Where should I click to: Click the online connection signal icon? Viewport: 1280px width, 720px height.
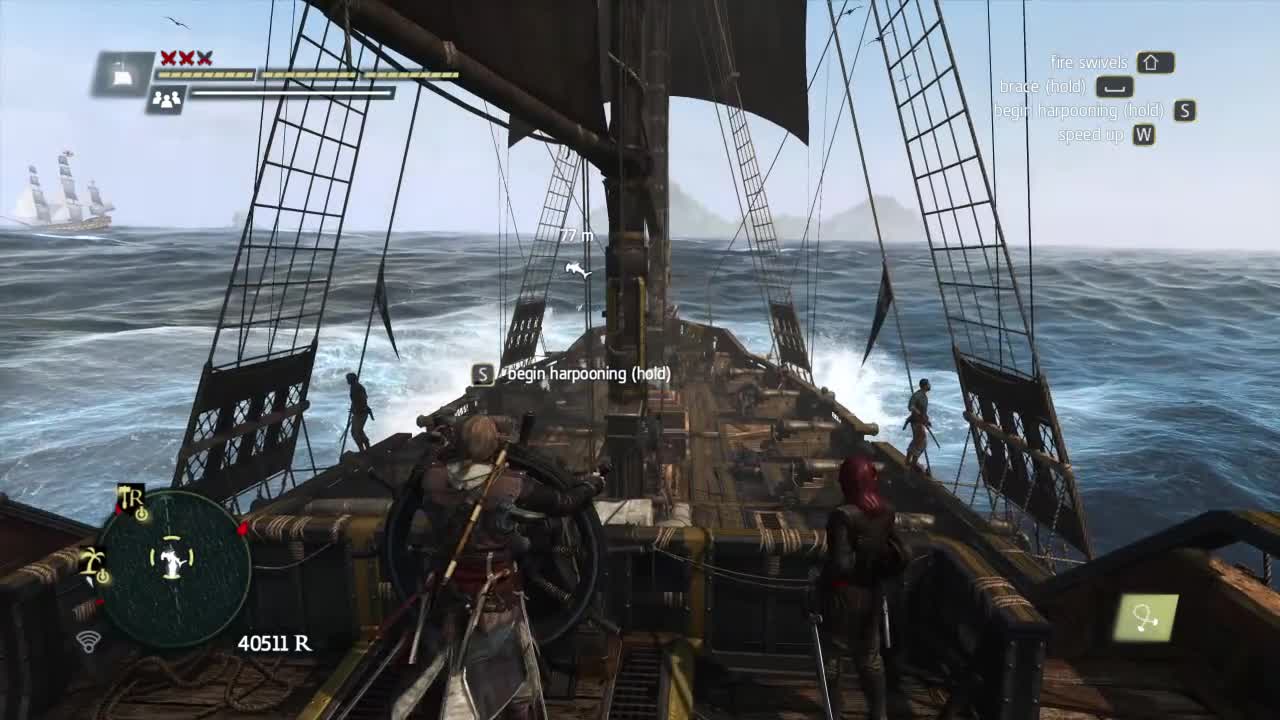[x=89, y=641]
